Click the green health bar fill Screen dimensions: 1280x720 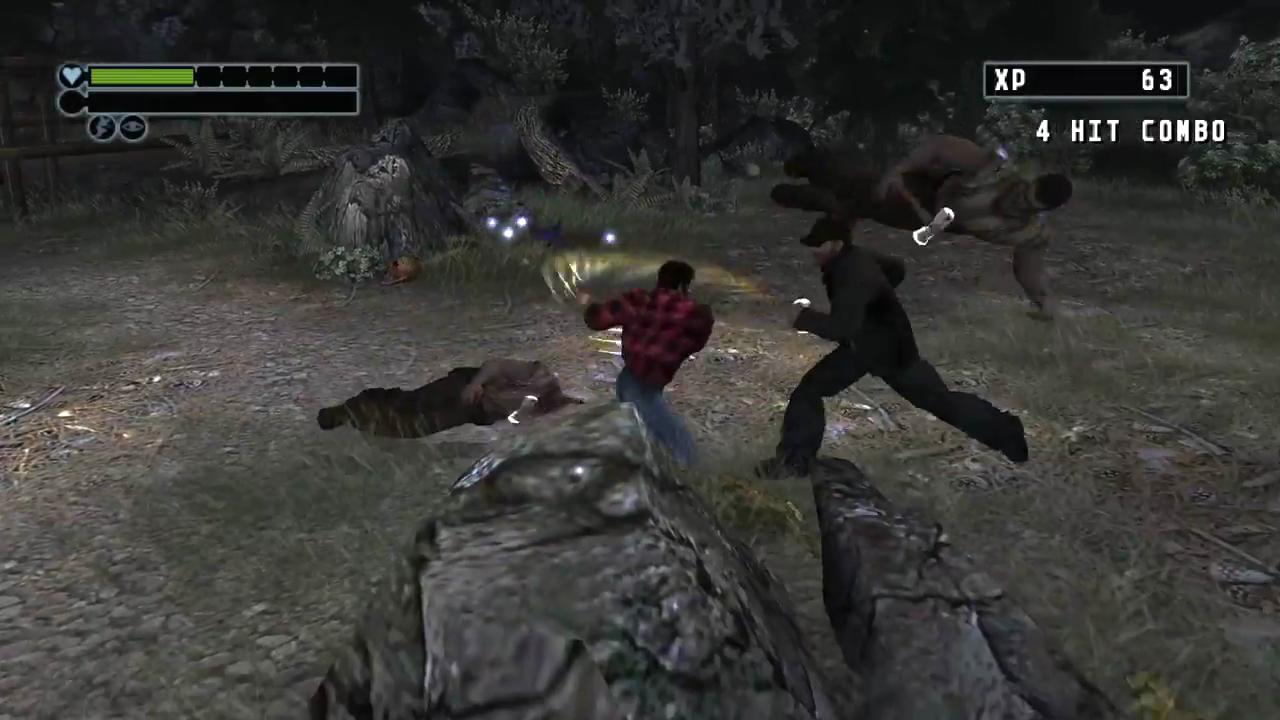[x=140, y=77]
